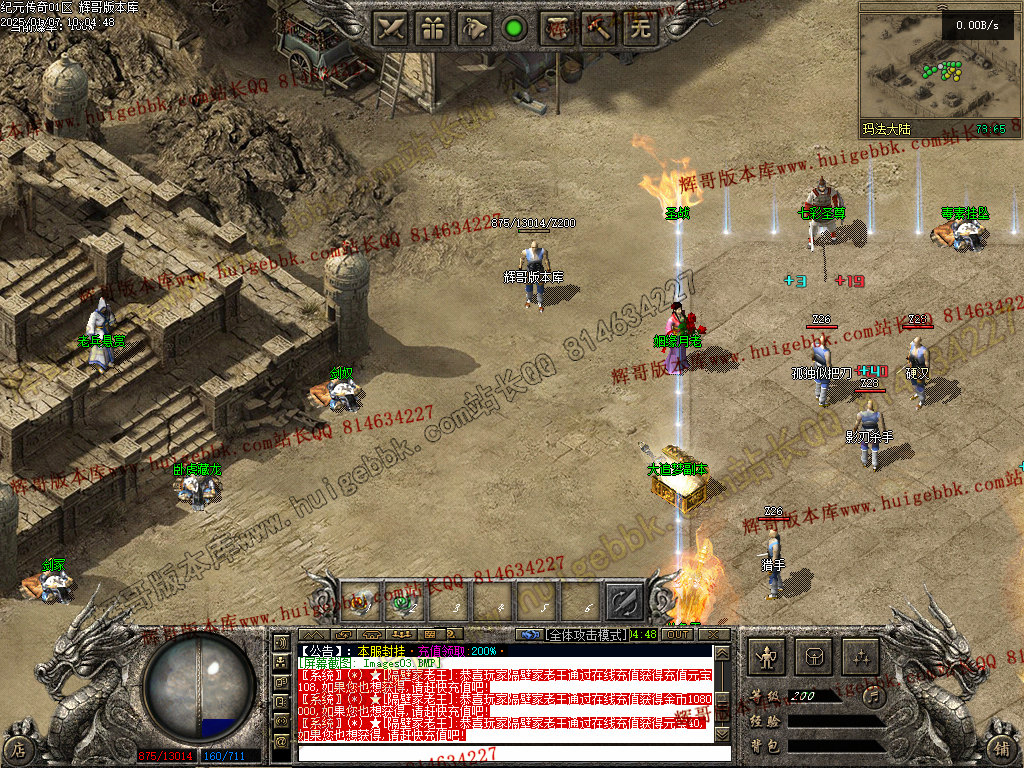Screen dimensions: 1024x768
Task: Open the 铺 shop round button
Action: pos(1001,747)
